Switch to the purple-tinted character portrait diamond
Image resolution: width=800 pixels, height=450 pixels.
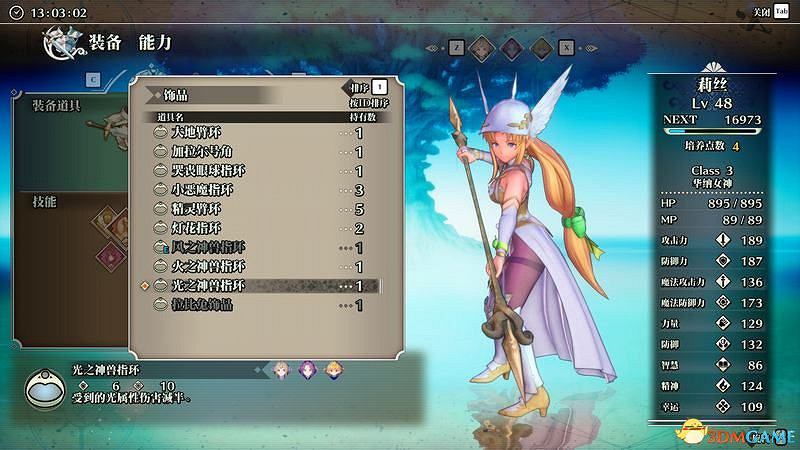pos(510,46)
